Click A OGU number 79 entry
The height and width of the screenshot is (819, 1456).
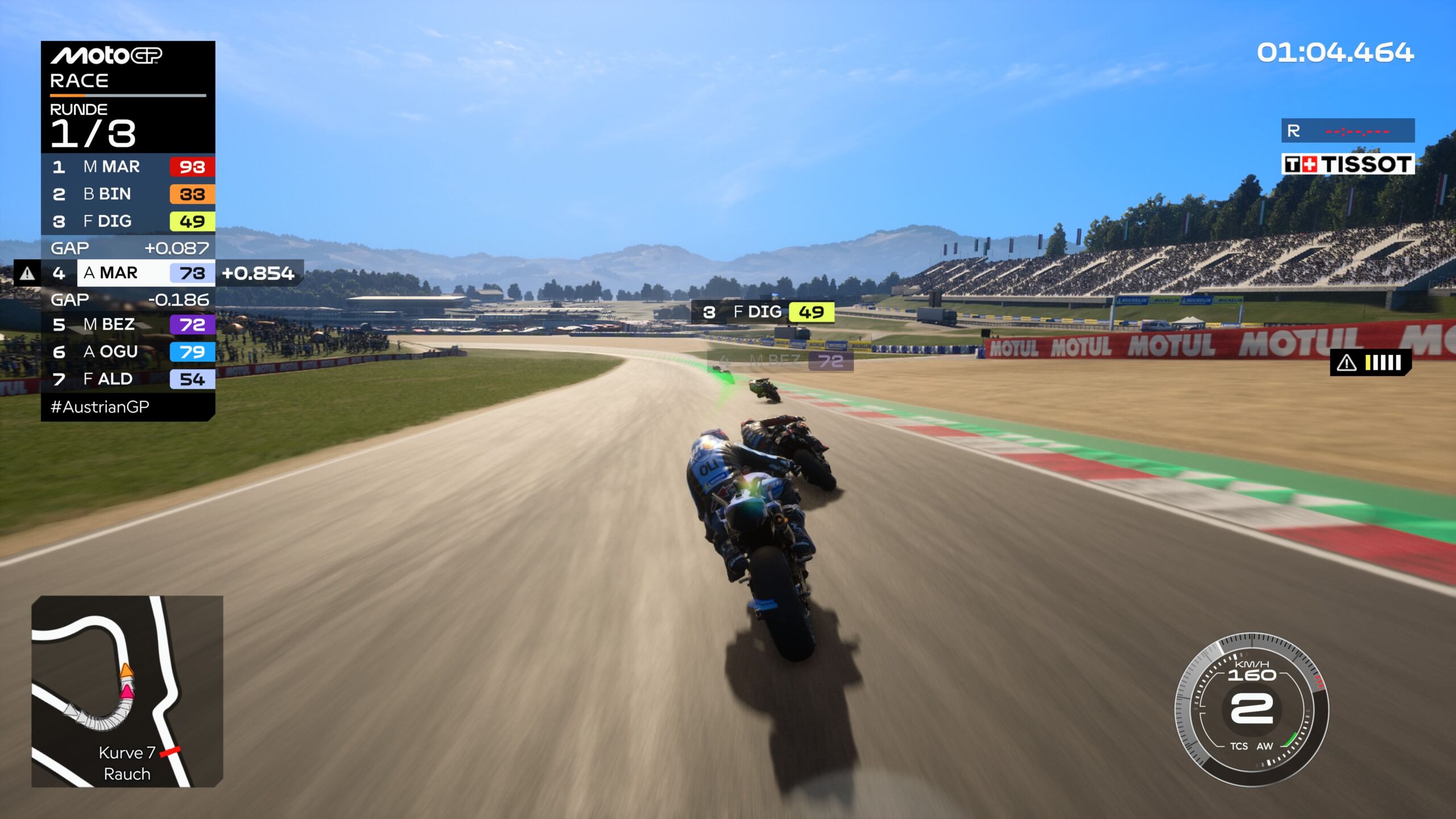coord(128,351)
